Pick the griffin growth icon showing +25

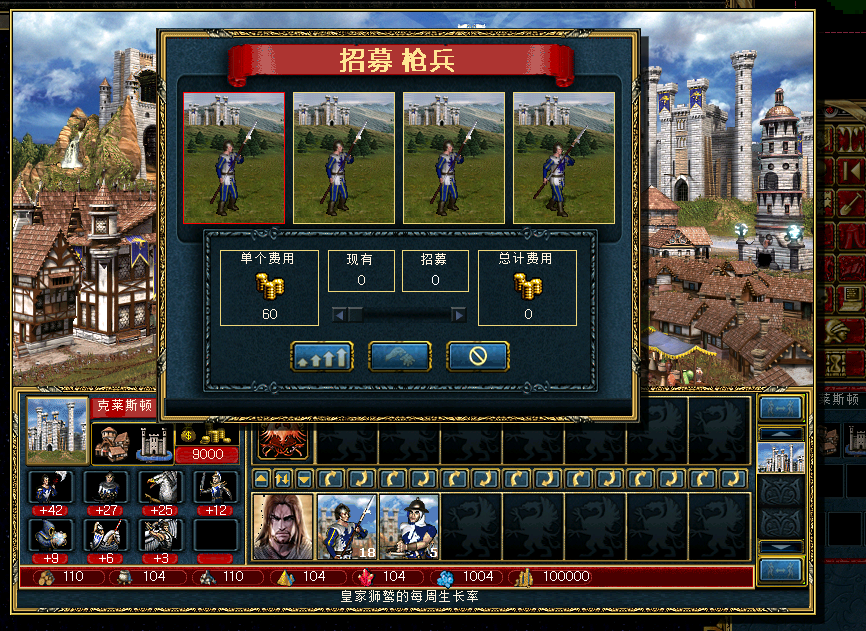tap(160, 488)
